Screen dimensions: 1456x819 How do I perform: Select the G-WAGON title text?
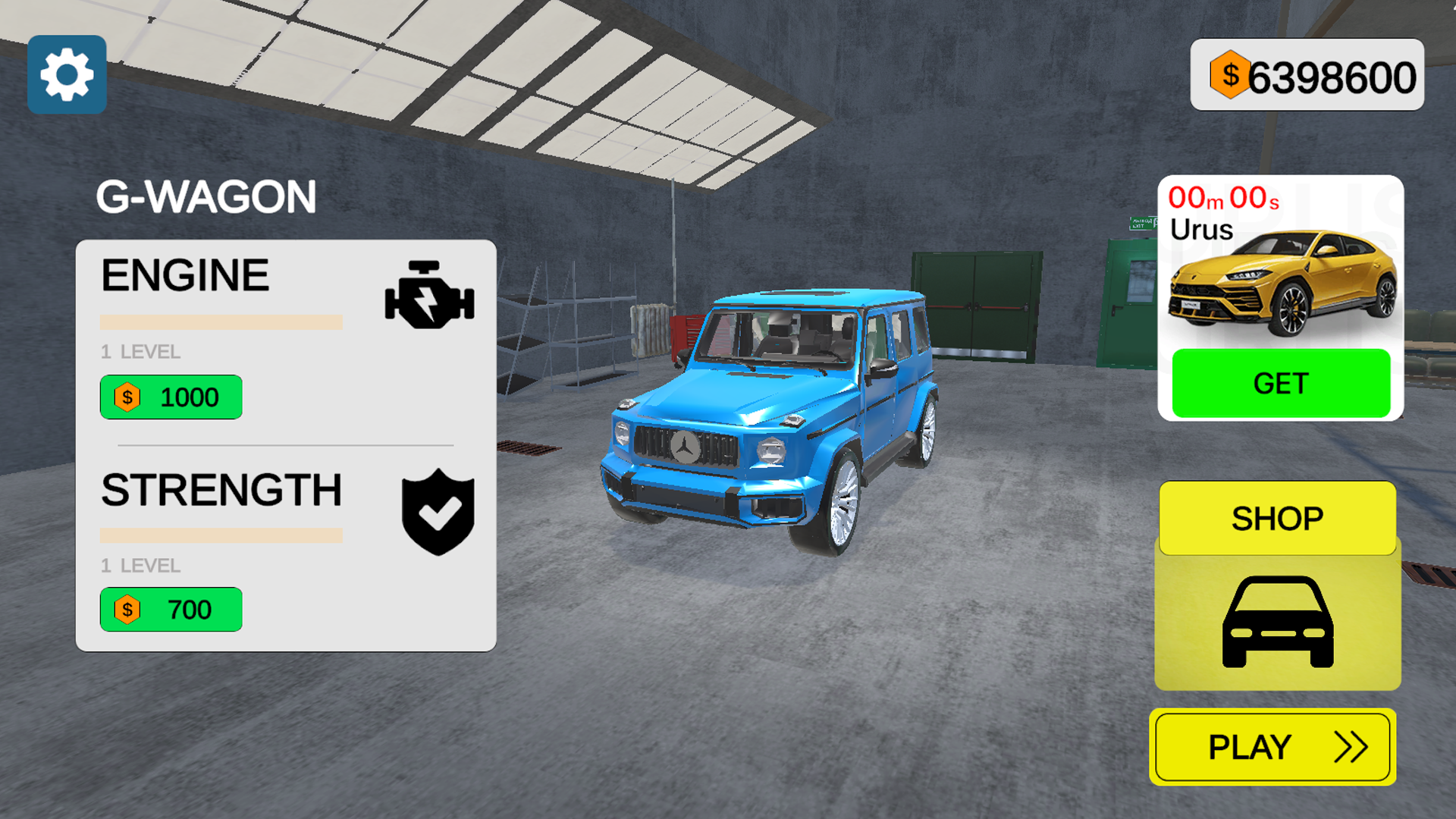207,196
